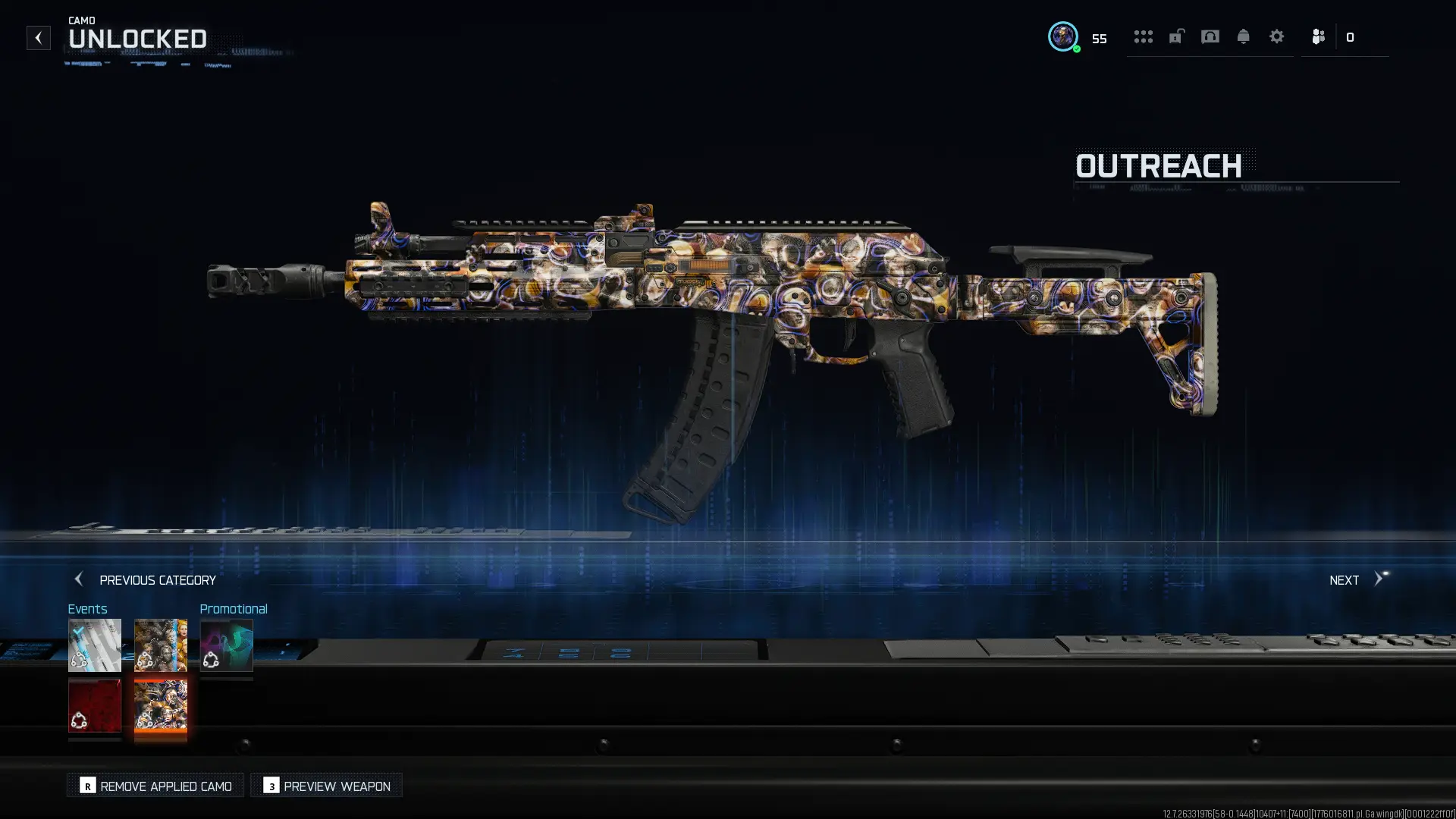Image resolution: width=1456 pixels, height=819 pixels.
Task: Open the player profile avatar
Action: pos(1062,36)
